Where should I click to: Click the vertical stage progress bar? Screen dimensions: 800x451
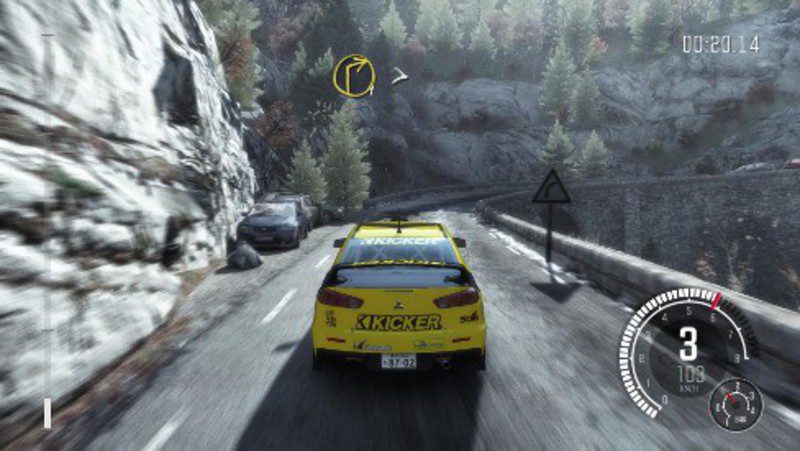pyautogui.click(x=47, y=230)
